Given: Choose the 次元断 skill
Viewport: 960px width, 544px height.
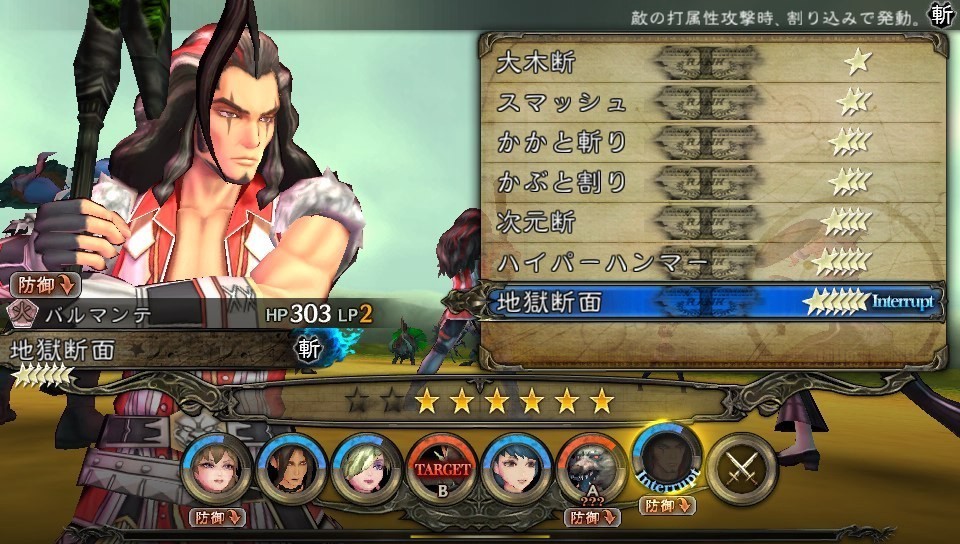Looking at the screenshot, I should [710, 222].
